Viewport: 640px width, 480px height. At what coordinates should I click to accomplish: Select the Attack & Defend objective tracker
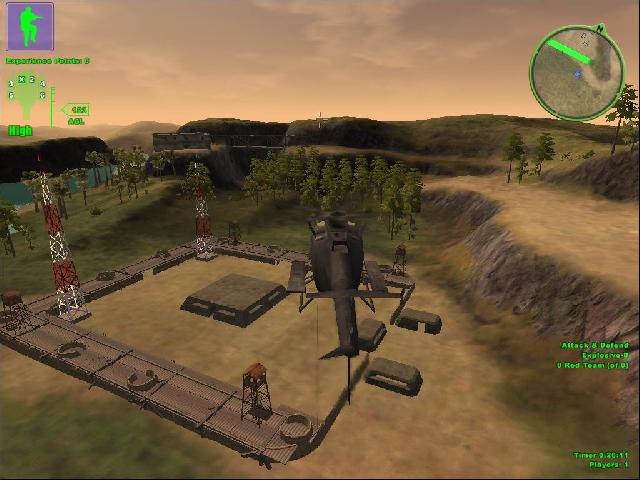594,355
